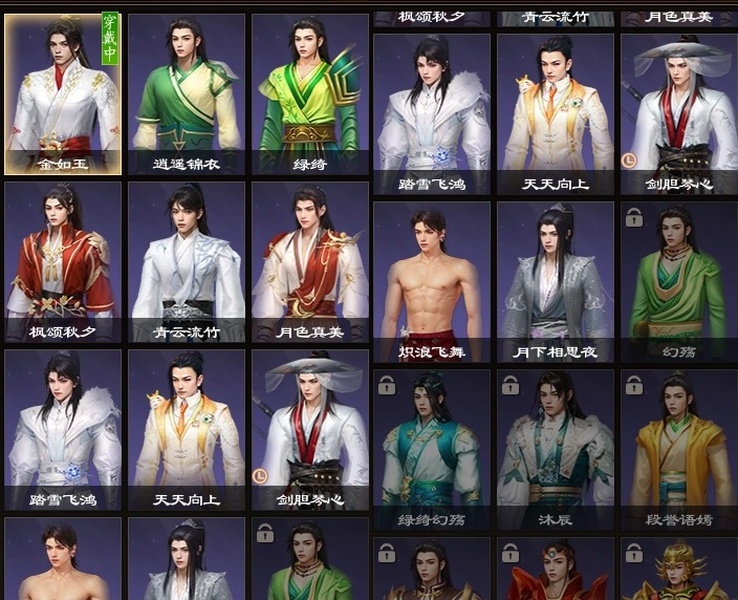Select the locked 段誉语嫣 yellow costume
738x600 pixels.
pos(679,450)
